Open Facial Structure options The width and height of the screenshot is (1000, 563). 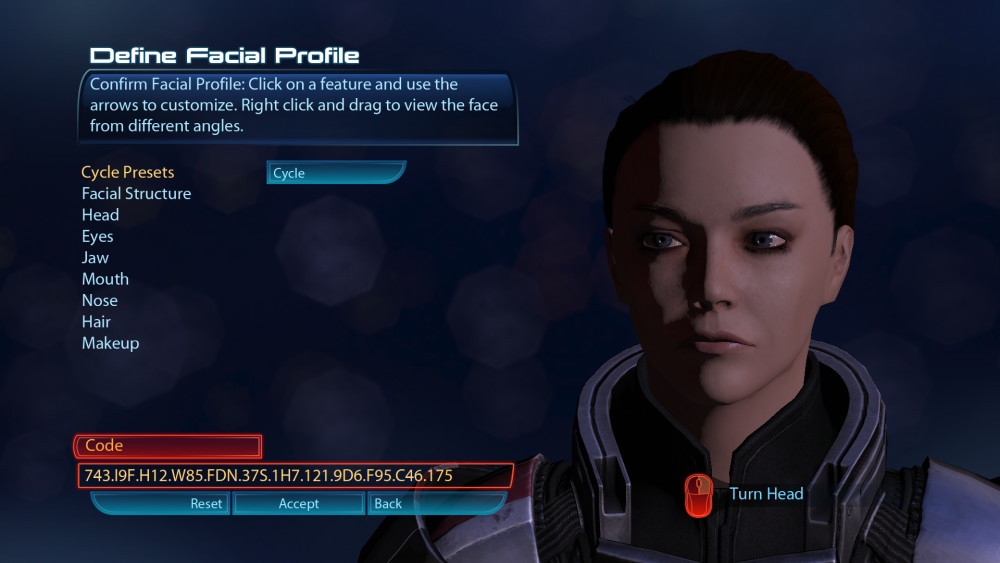[x=136, y=193]
